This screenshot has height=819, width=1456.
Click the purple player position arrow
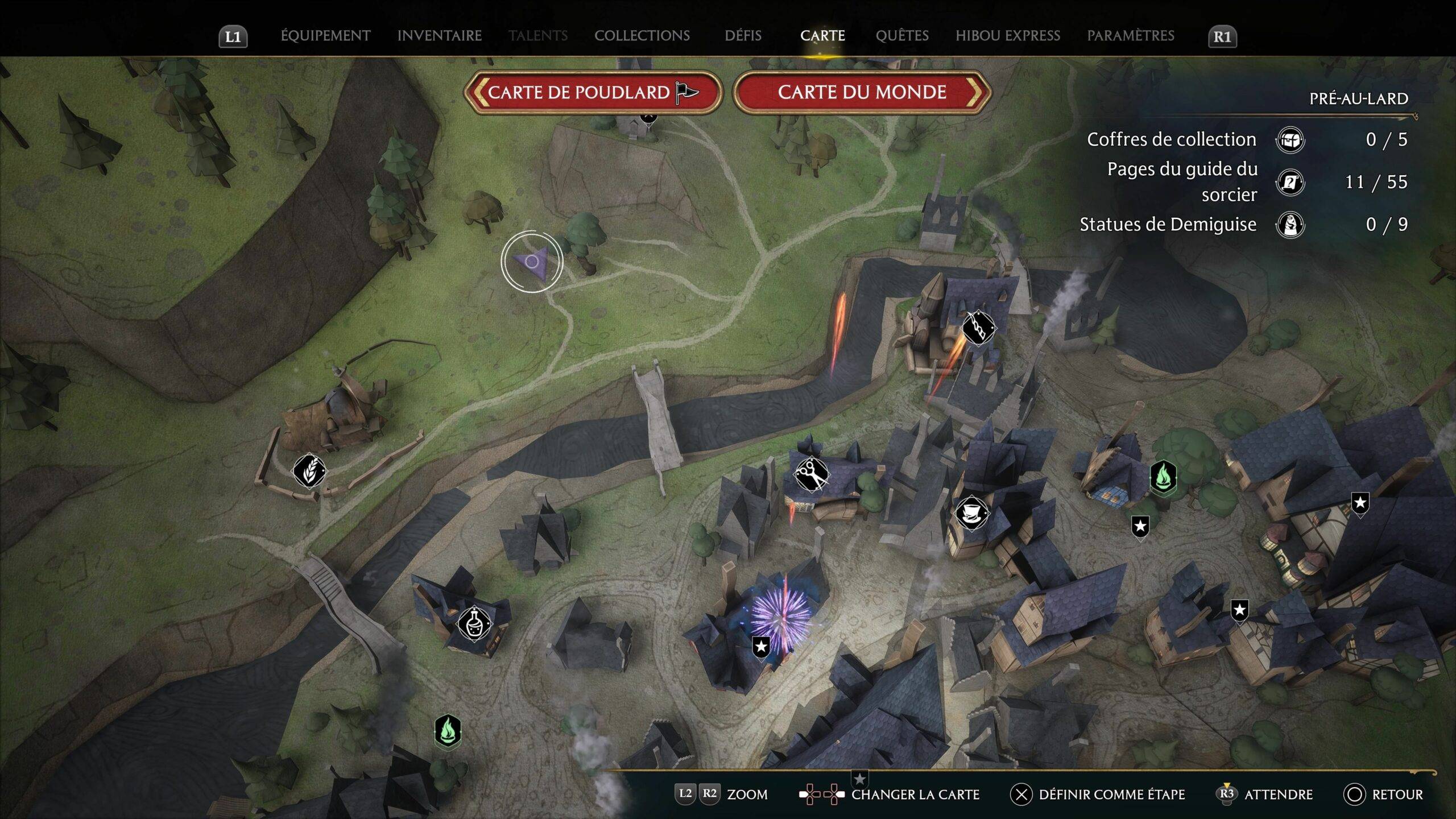point(532,262)
